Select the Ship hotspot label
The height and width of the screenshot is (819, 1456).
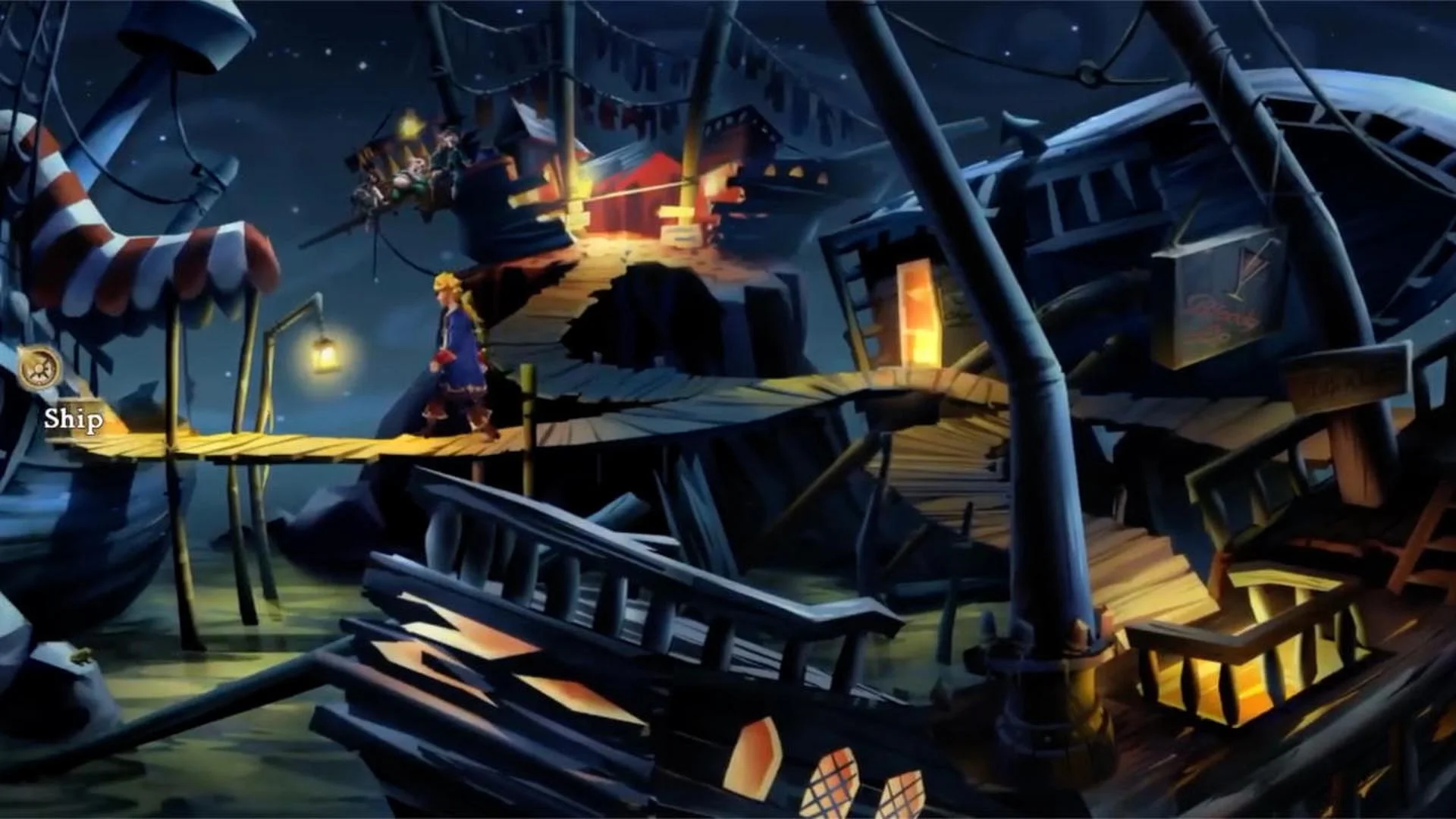pos(73,418)
